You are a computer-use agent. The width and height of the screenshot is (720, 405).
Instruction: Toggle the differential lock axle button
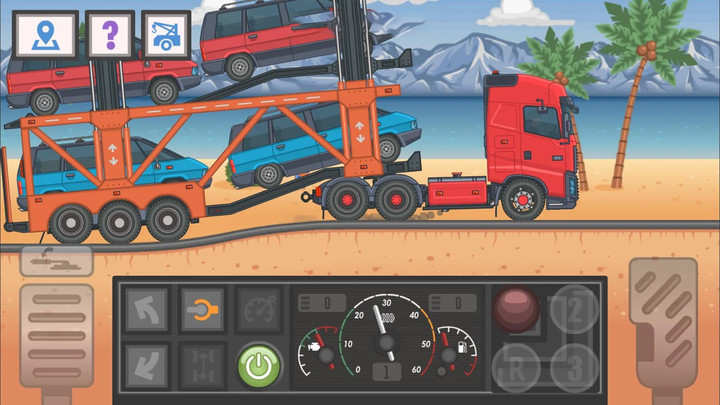pos(202,364)
